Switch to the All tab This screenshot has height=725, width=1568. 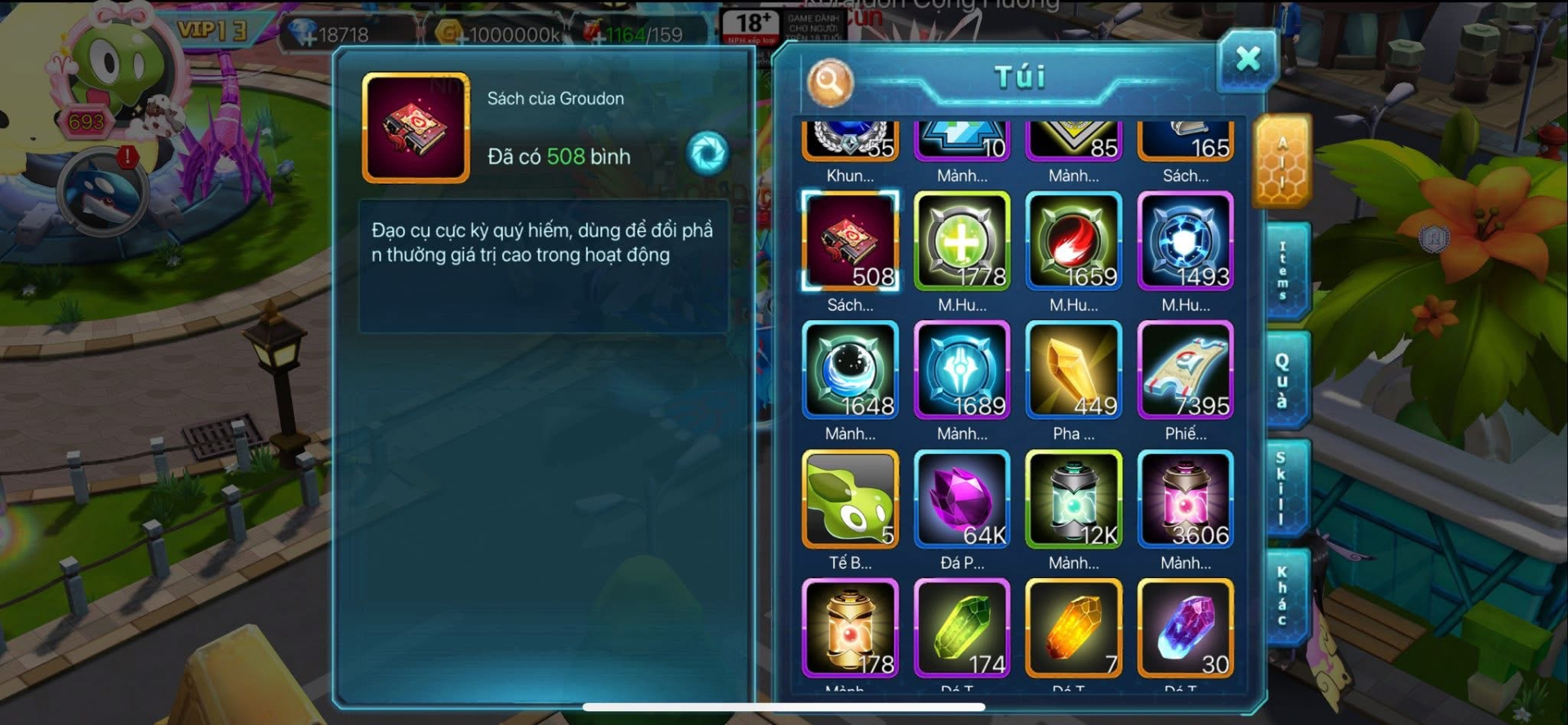pyautogui.click(x=1282, y=163)
